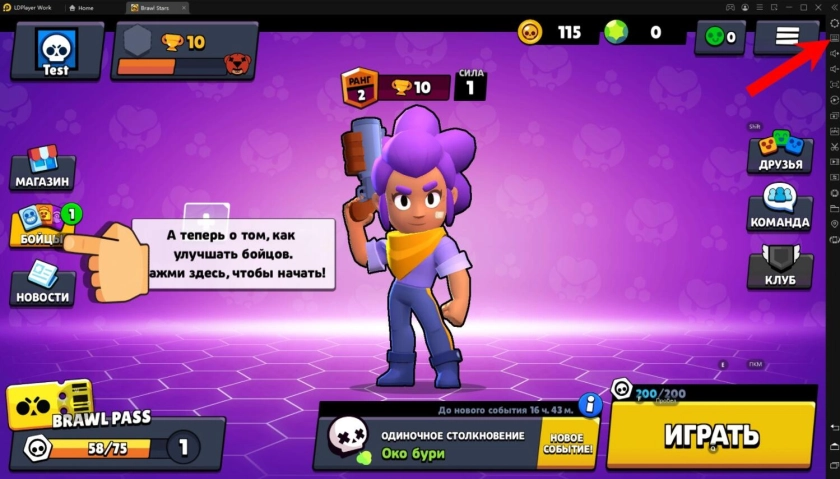This screenshot has height=479, width=840.
Task: Open the ДРУЗЬЯ friends list
Action: coord(780,155)
